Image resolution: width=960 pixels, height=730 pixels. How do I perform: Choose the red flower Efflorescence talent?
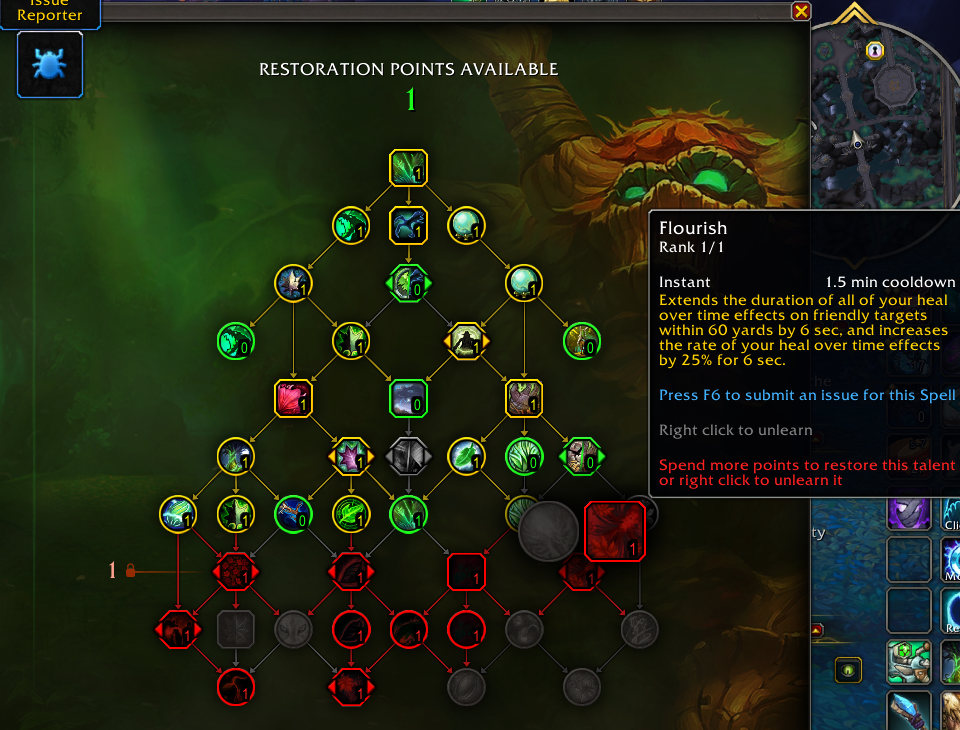pos(294,398)
